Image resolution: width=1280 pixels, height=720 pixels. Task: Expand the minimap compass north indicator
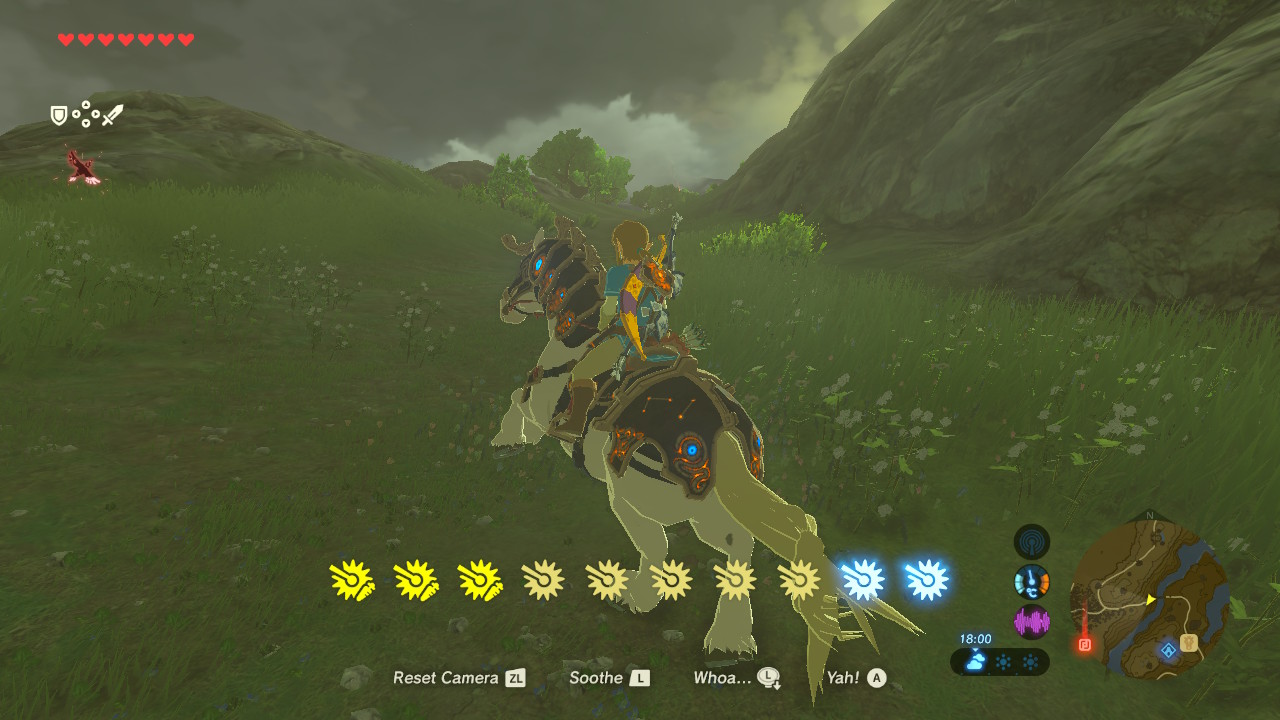click(x=1148, y=515)
